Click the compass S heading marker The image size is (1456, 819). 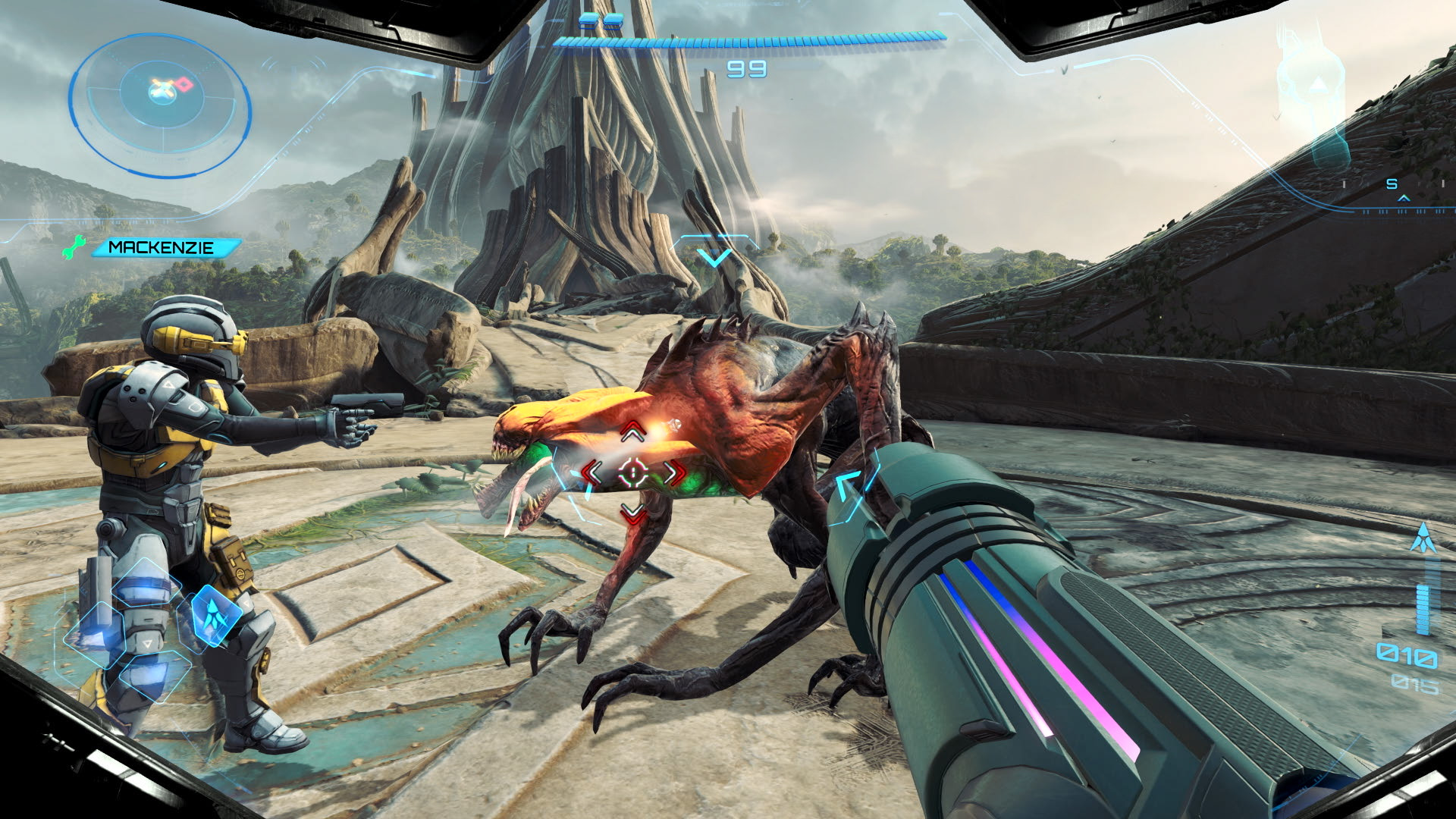click(1392, 184)
